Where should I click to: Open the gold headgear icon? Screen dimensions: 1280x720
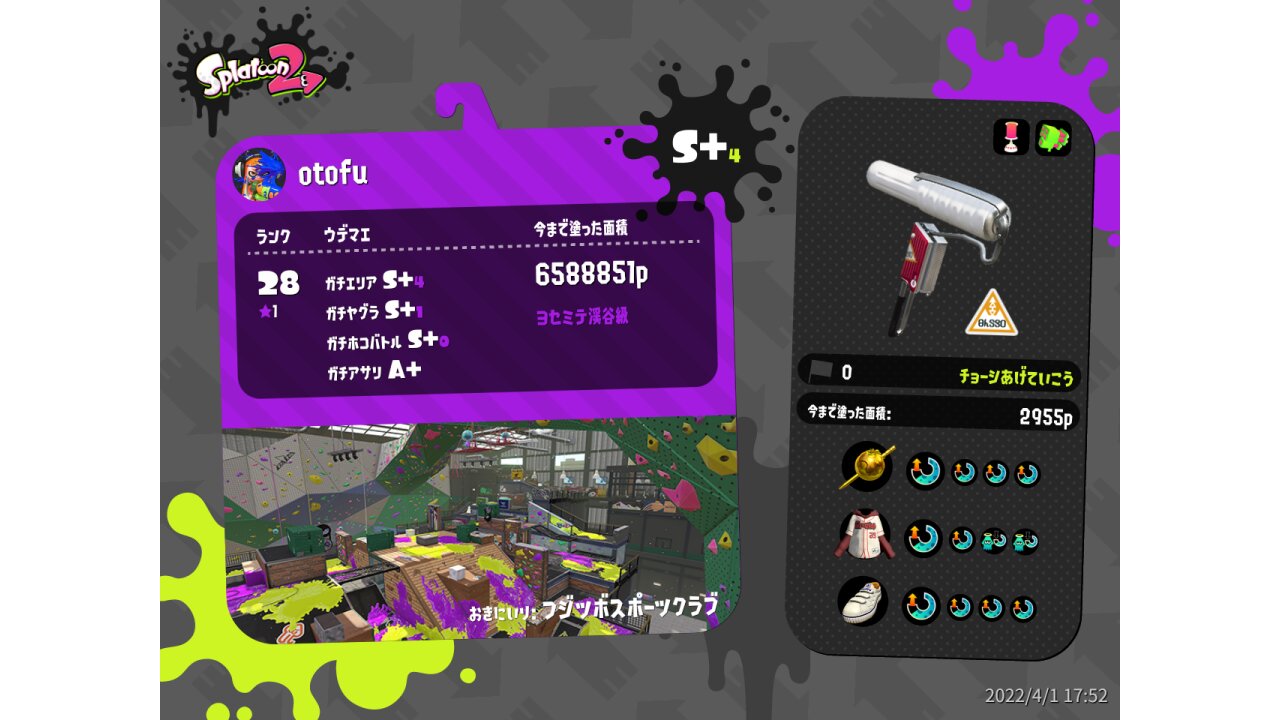tap(866, 467)
